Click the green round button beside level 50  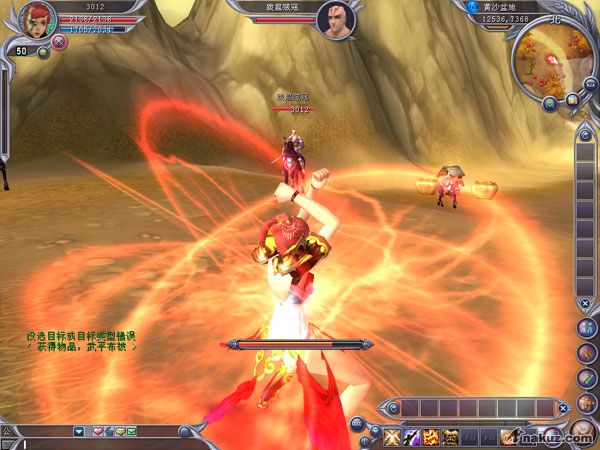coord(44,52)
